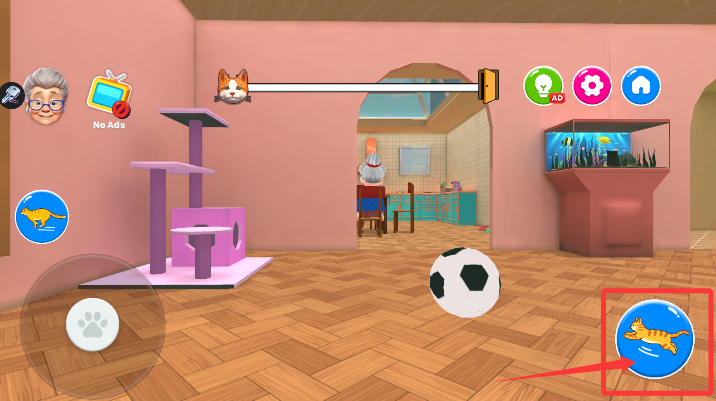Click the wrench icon beside granny portrait
This screenshot has height=401, width=716.
point(10,96)
